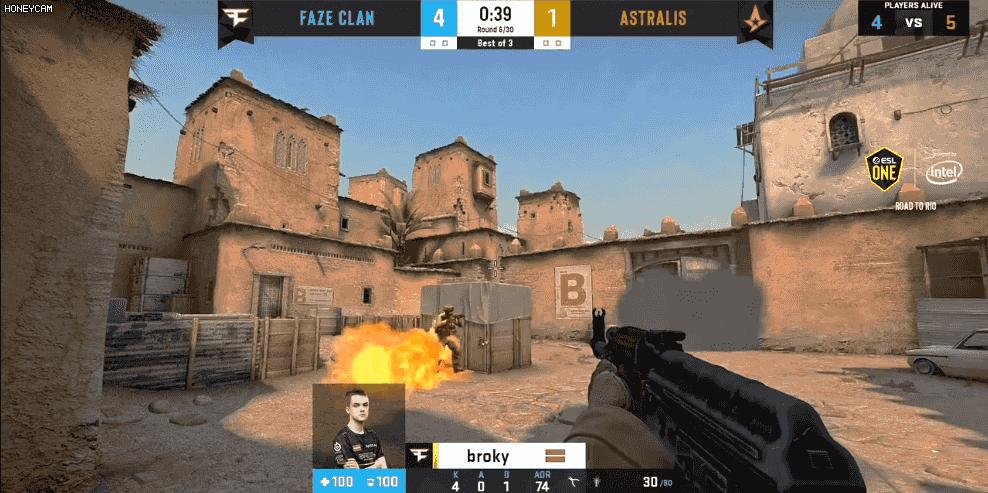The image size is (988, 493).
Task: Click the FaZe logo beside broky's name
Action: click(421, 456)
